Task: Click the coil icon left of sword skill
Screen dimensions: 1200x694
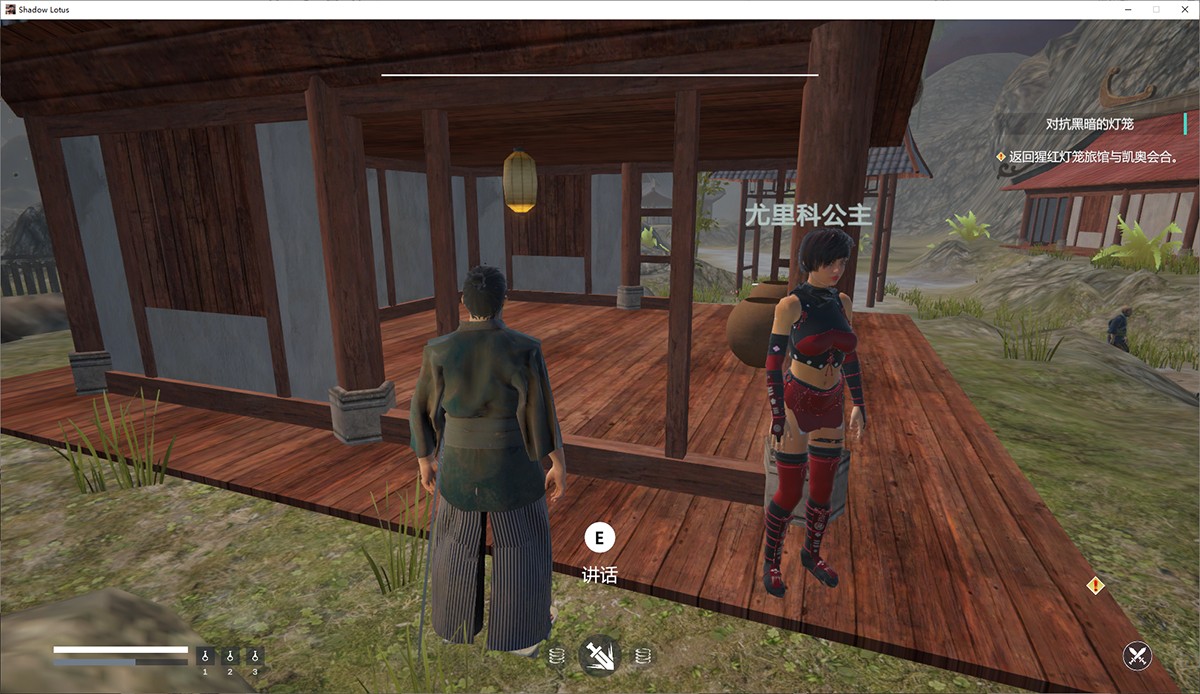Action: click(557, 656)
